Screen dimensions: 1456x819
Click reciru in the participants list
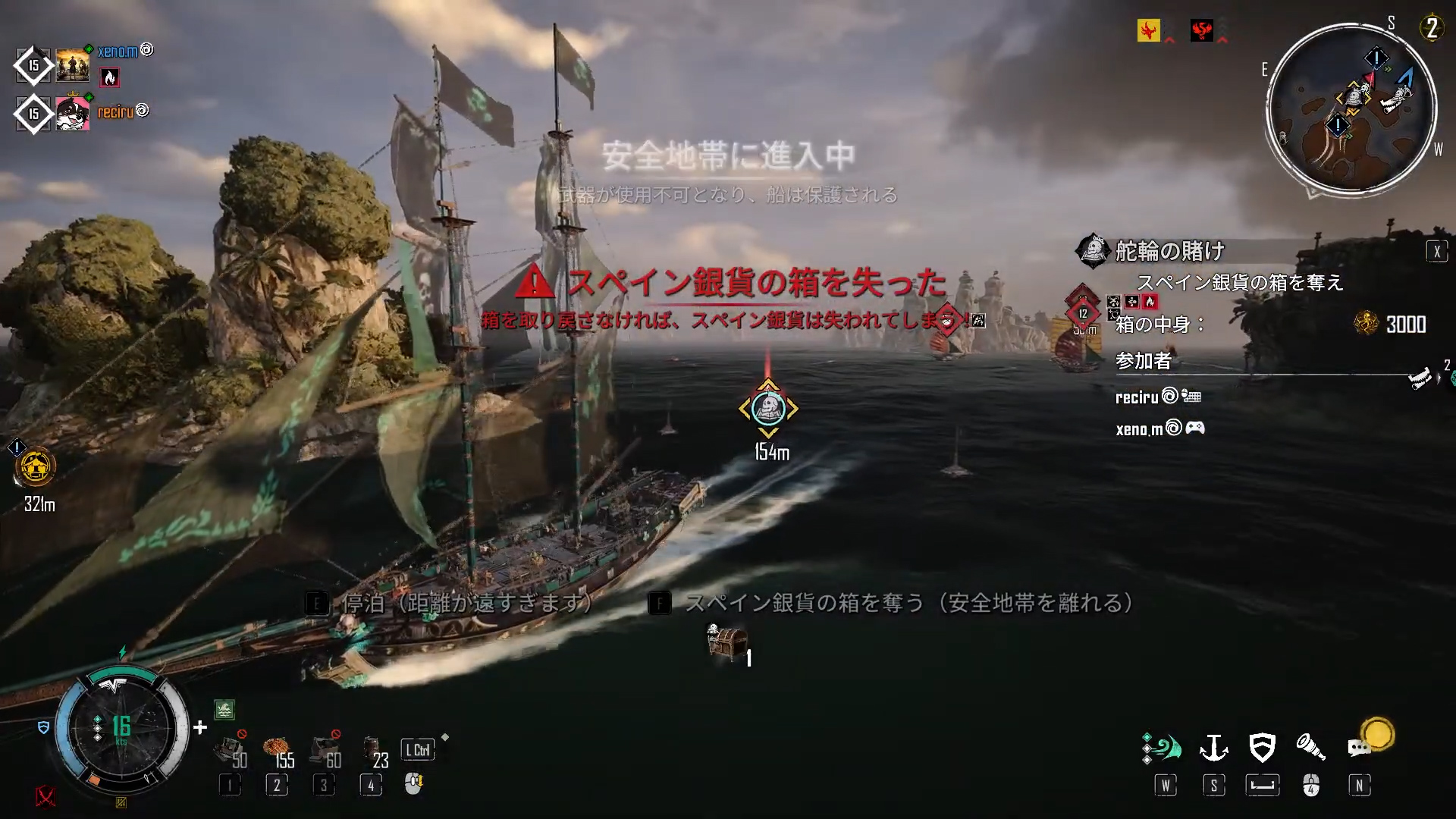point(1137,397)
